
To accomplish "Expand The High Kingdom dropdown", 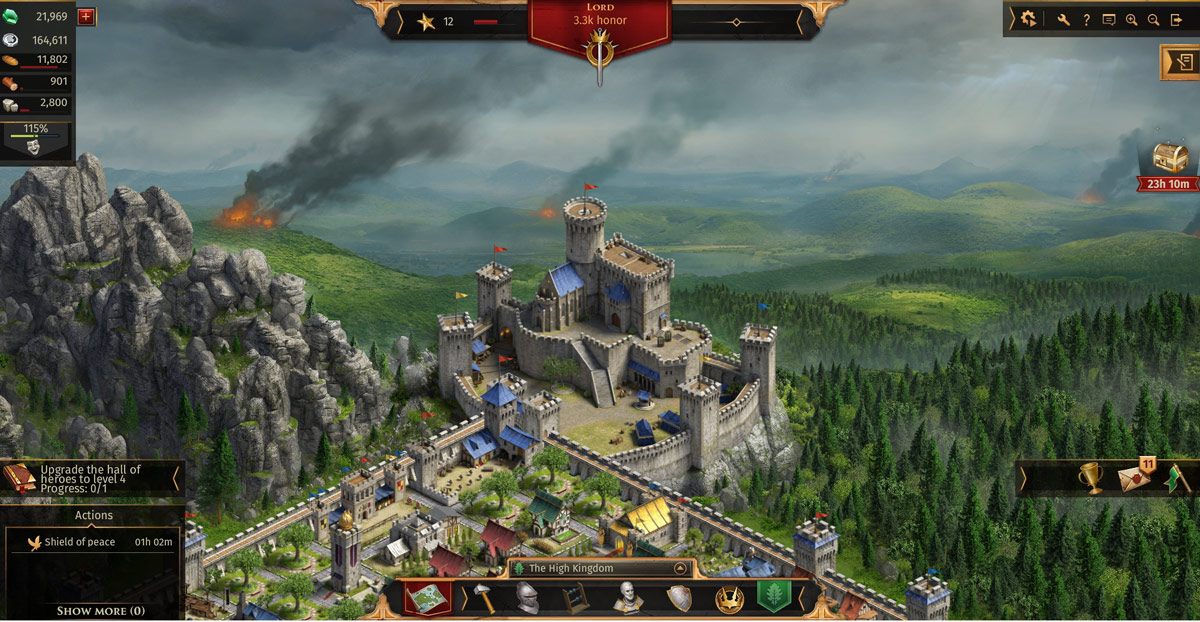I will (x=680, y=568).
